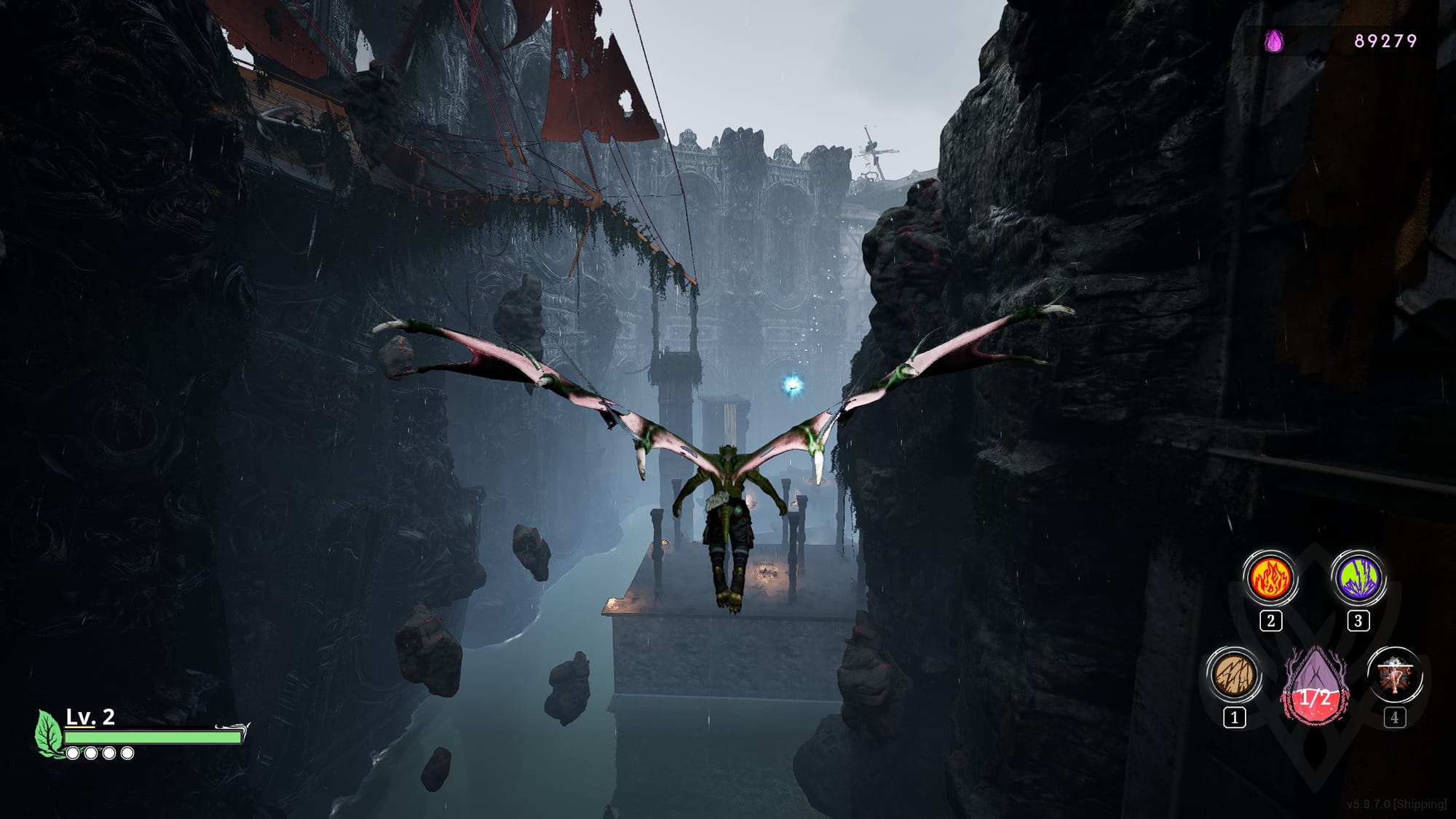
Task: Click the green leaf emblem beside the level
Action: (x=49, y=732)
